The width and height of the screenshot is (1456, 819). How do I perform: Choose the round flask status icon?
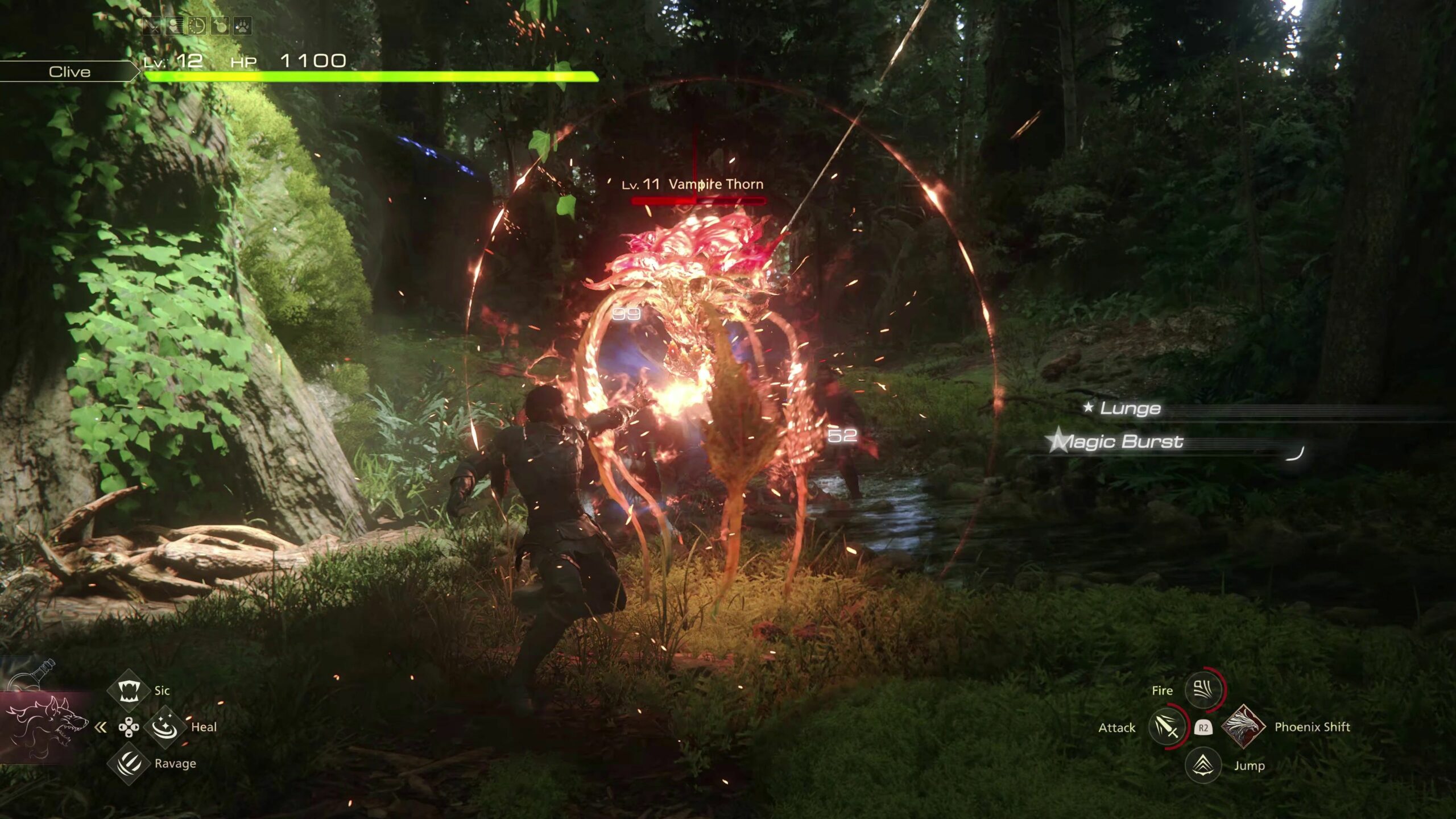pyautogui.click(x=220, y=26)
